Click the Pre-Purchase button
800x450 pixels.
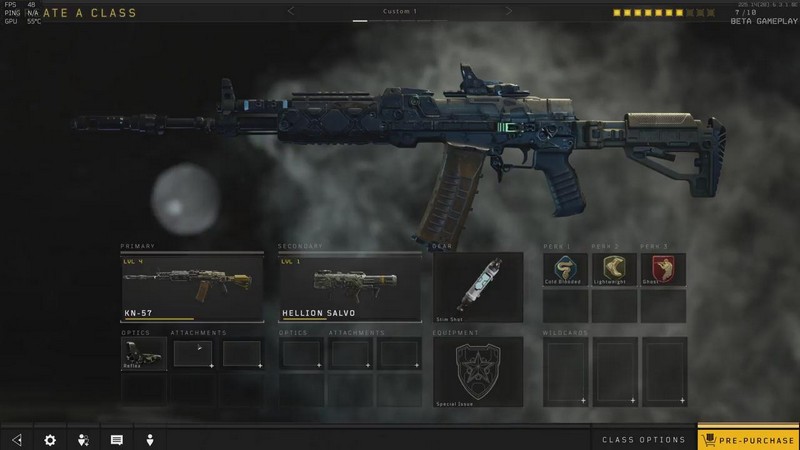tap(748, 439)
